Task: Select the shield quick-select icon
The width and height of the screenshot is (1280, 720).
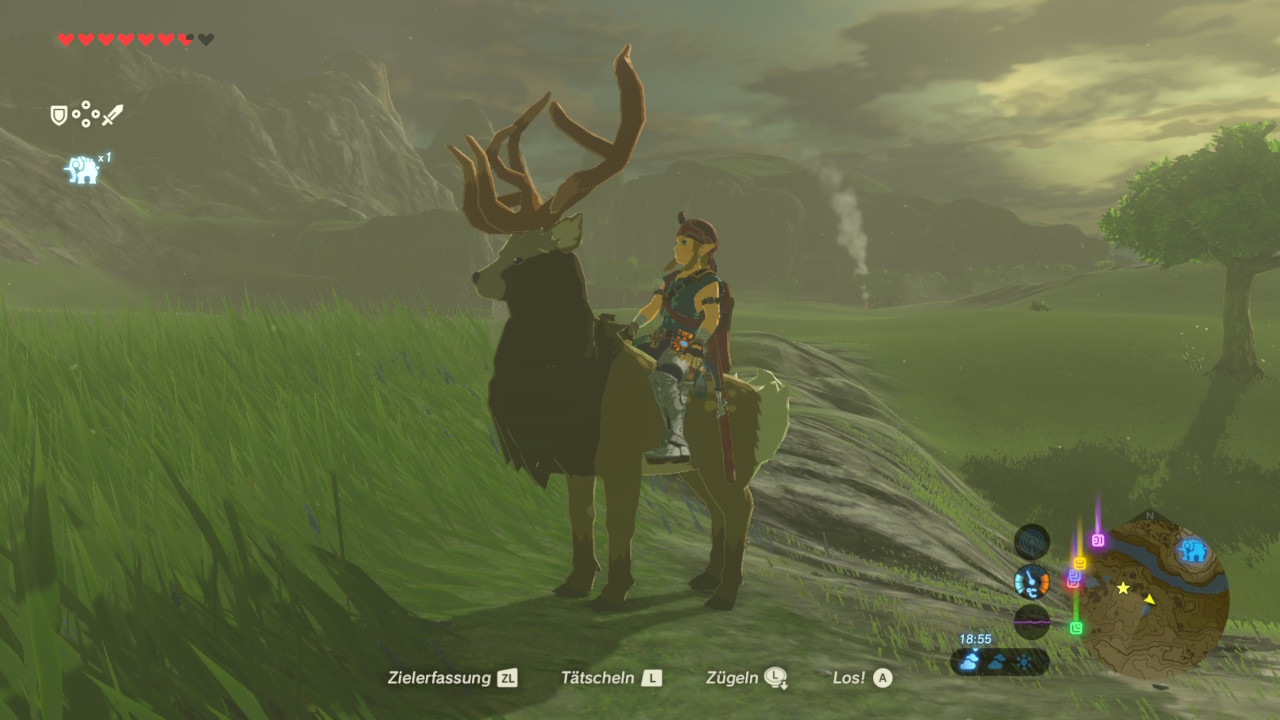Action: [x=59, y=116]
